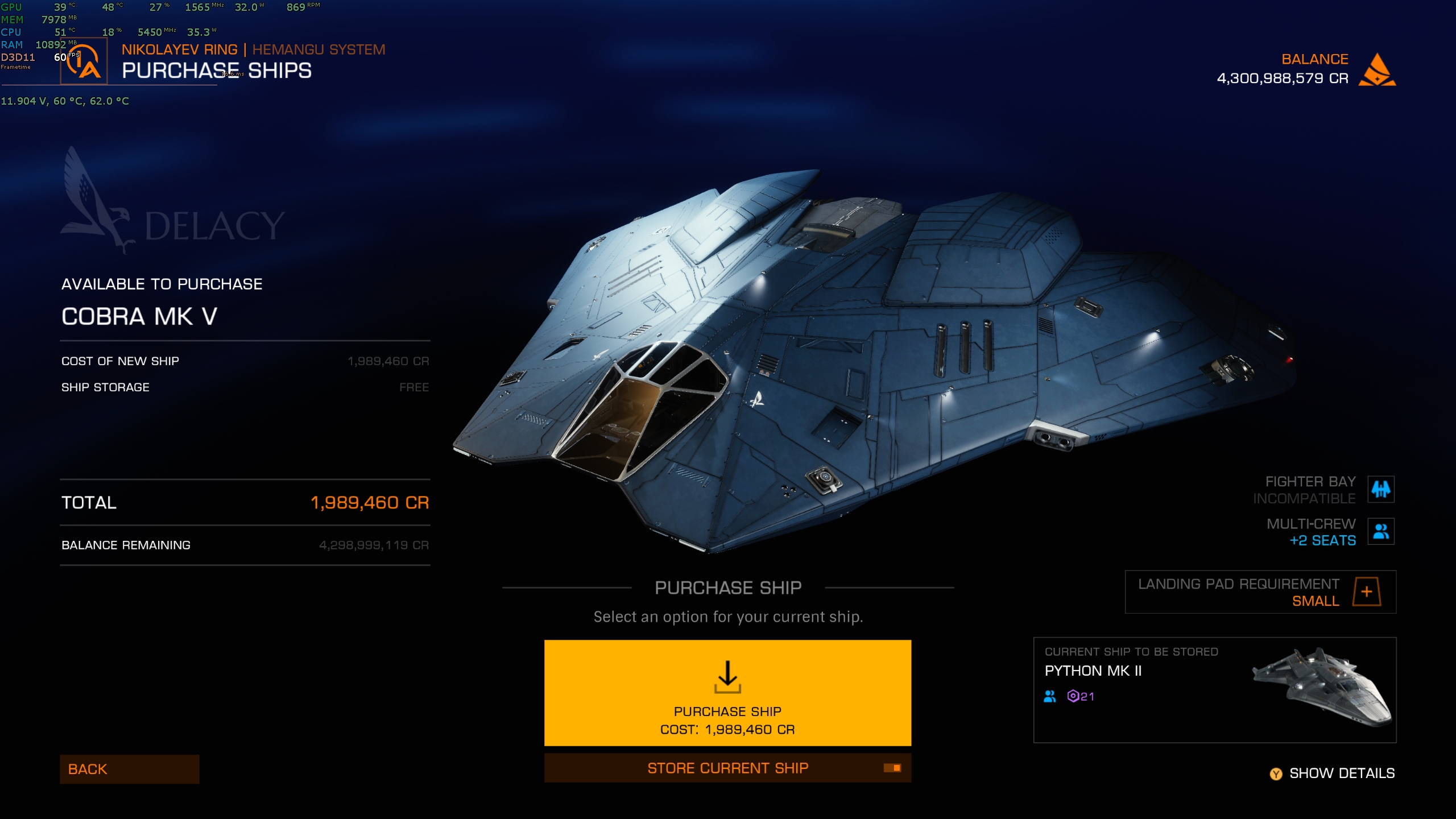Click the Multi-Crew seats icon
1456x819 pixels.
pyautogui.click(x=1380, y=531)
